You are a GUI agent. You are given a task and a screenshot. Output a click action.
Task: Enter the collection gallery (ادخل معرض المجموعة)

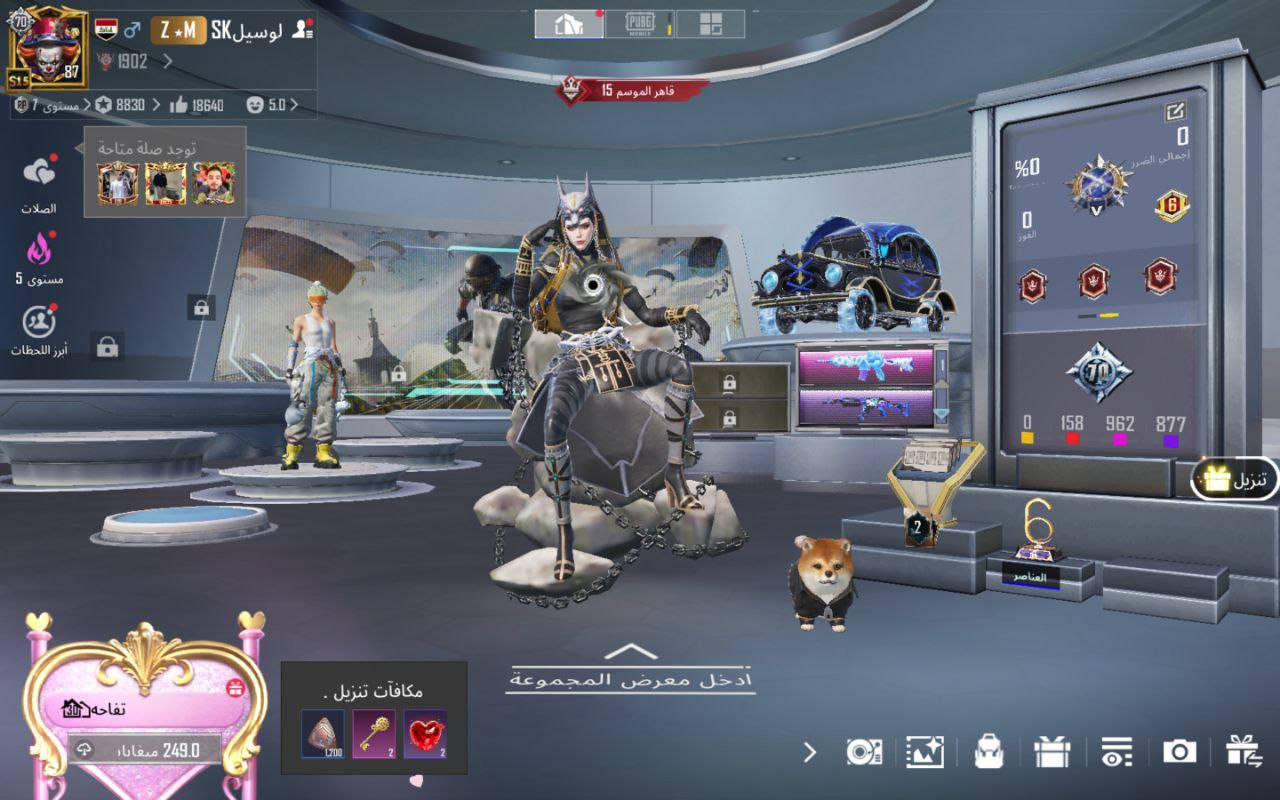(629, 672)
